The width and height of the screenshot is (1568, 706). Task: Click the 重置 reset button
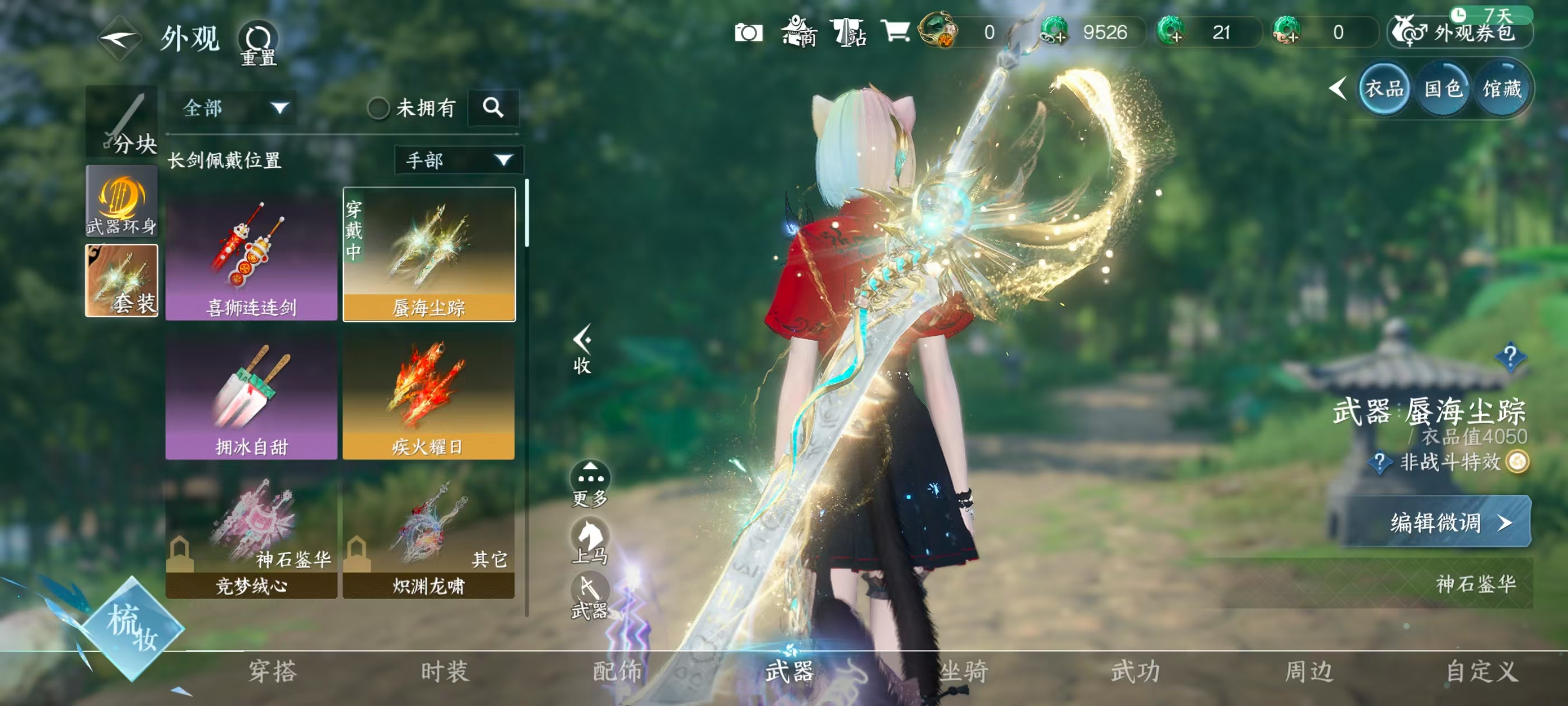(x=258, y=44)
